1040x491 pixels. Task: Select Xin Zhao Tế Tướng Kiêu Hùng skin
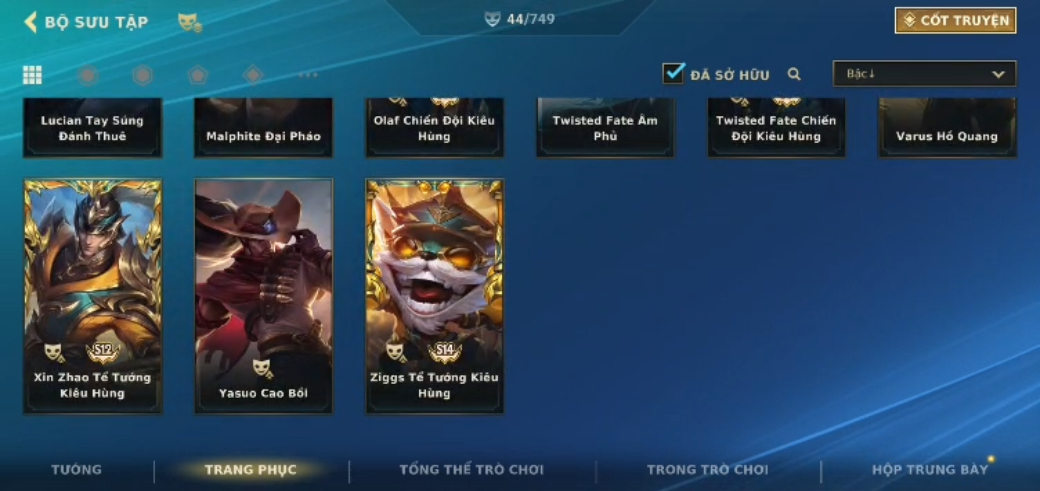point(92,296)
